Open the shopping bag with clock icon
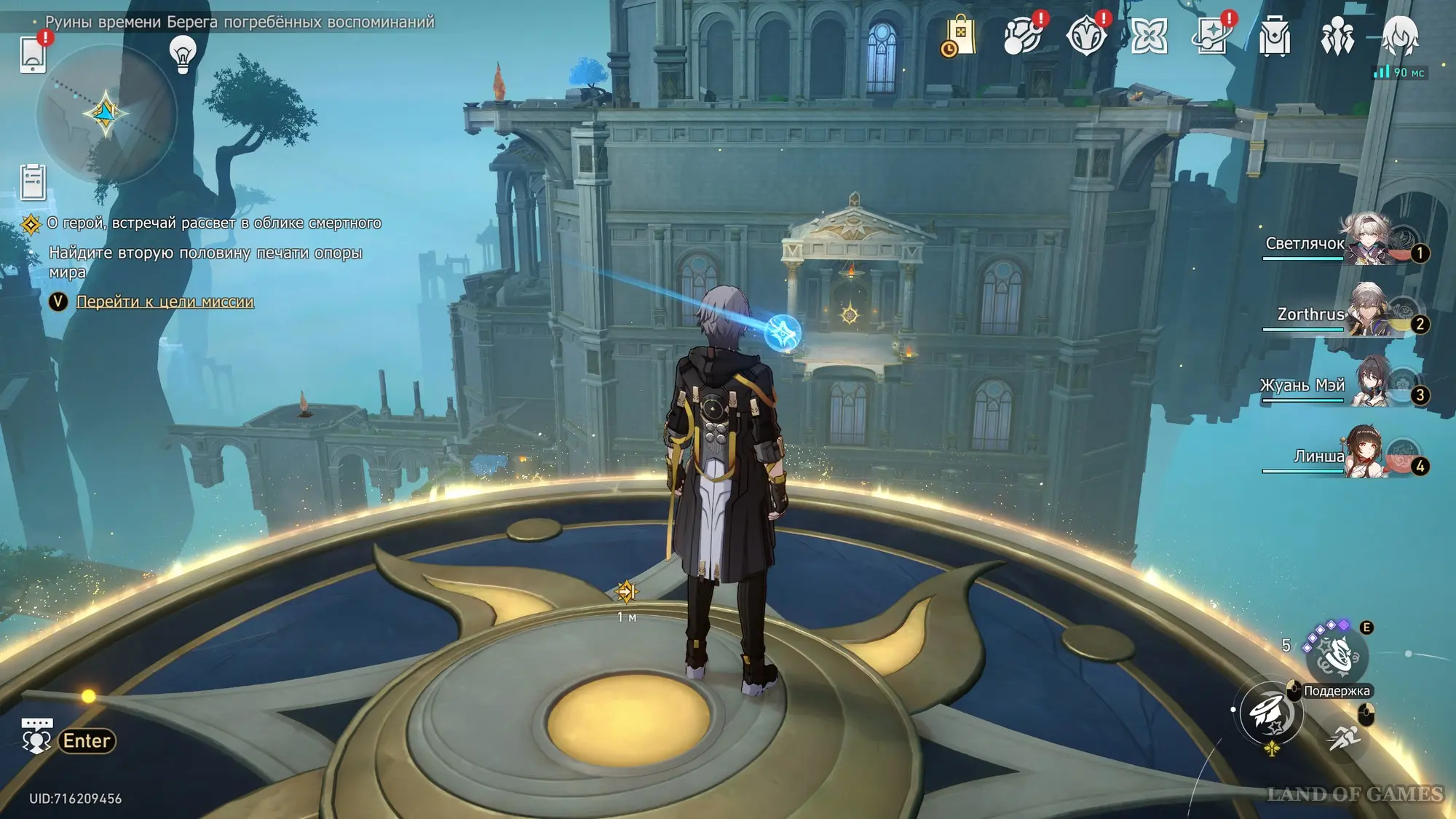This screenshot has width=1456, height=819. (959, 36)
